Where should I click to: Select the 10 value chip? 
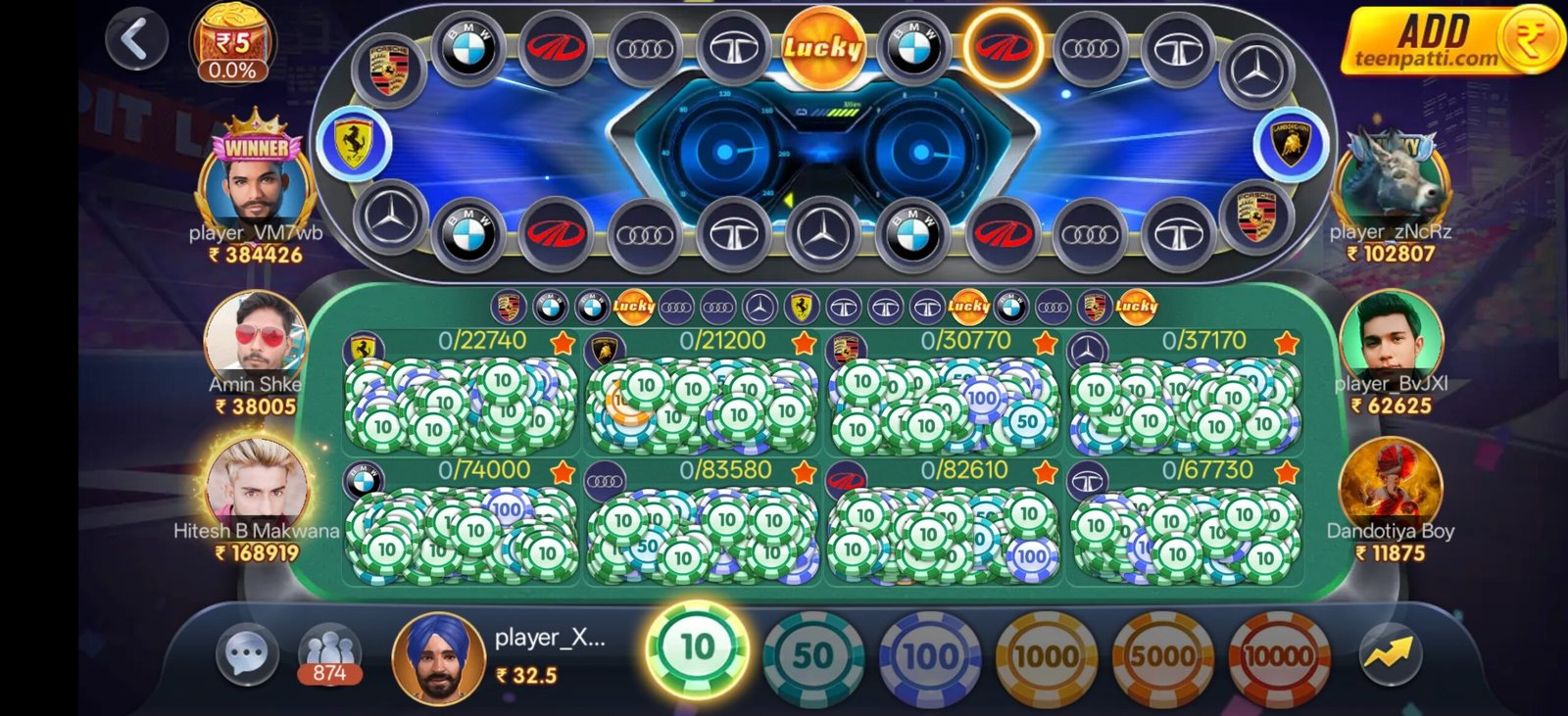(697, 648)
